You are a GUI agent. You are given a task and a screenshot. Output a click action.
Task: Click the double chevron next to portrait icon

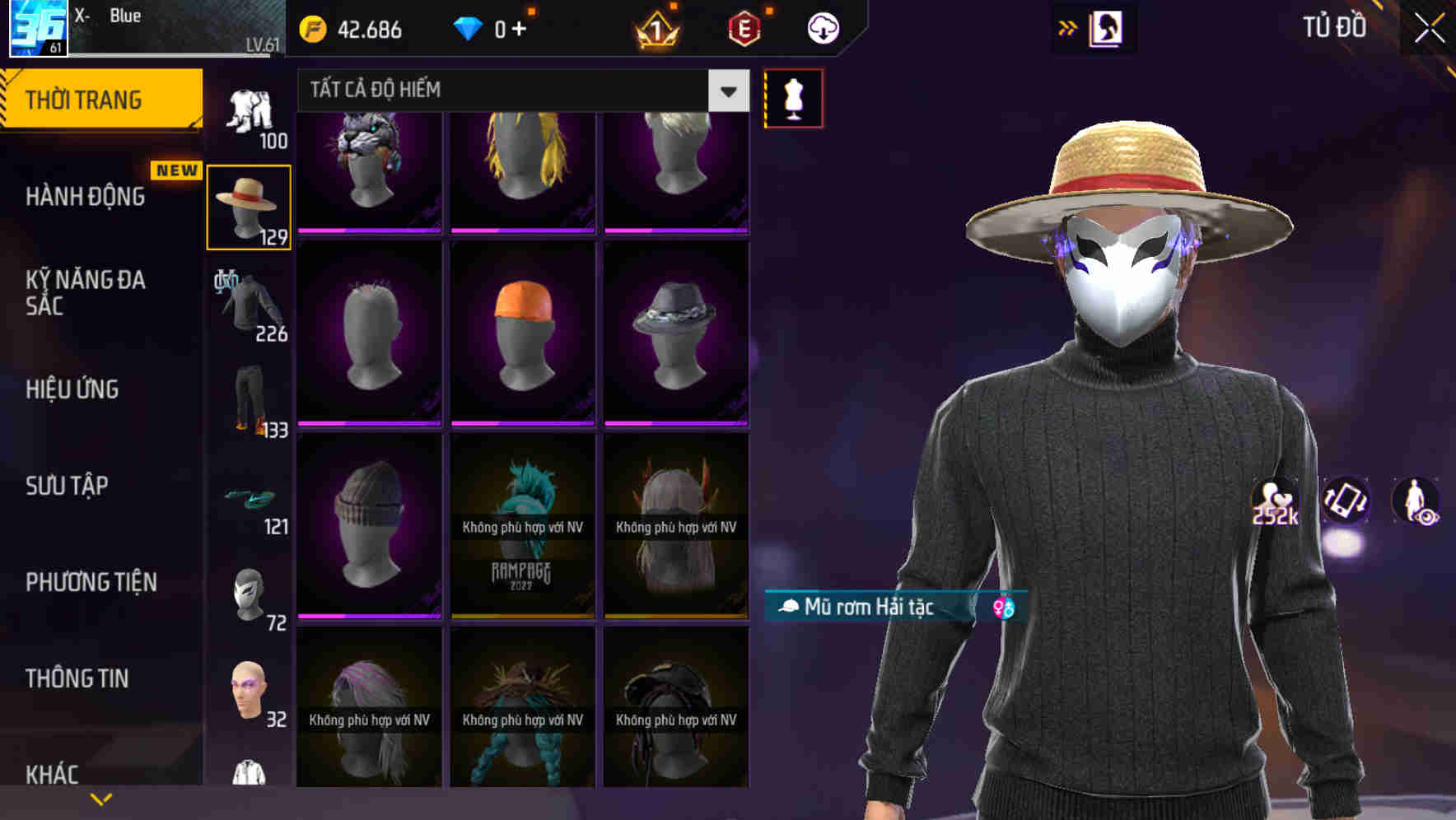(x=1066, y=27)
